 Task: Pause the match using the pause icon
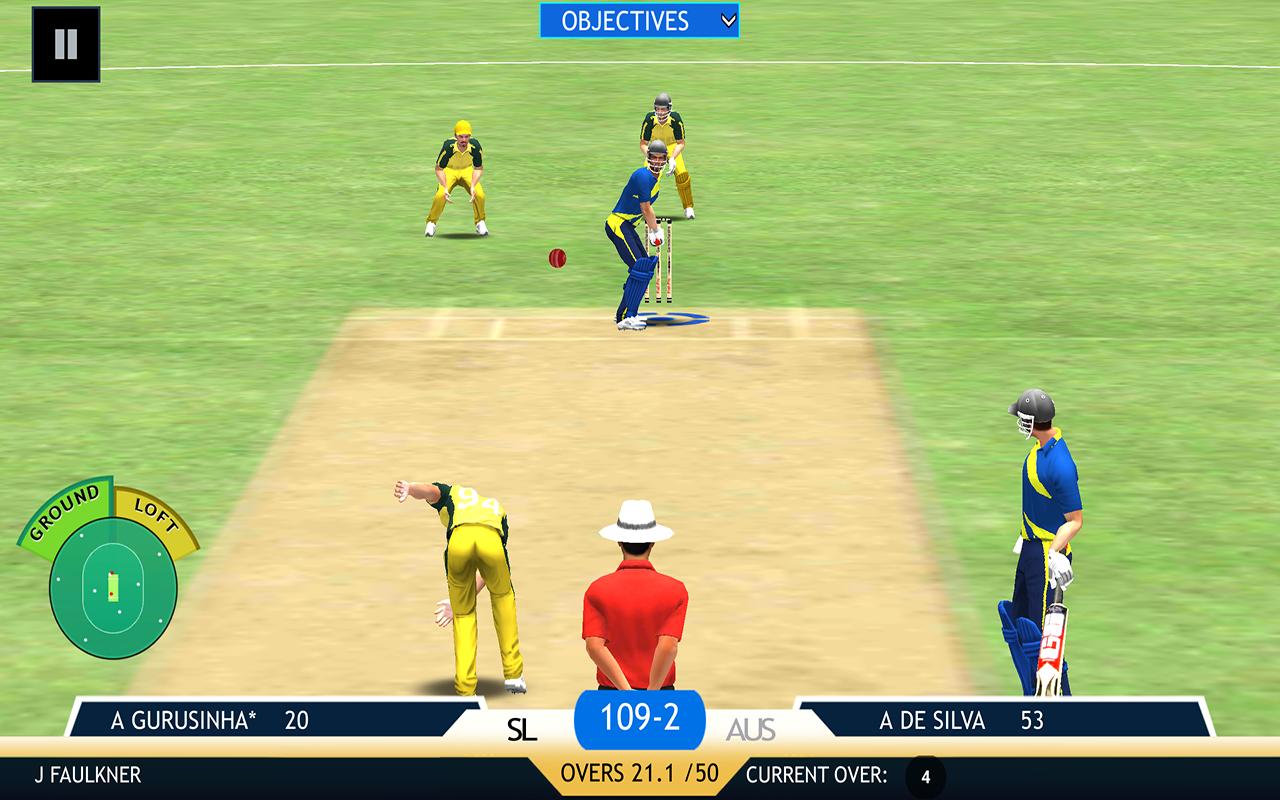coord(65,45)
